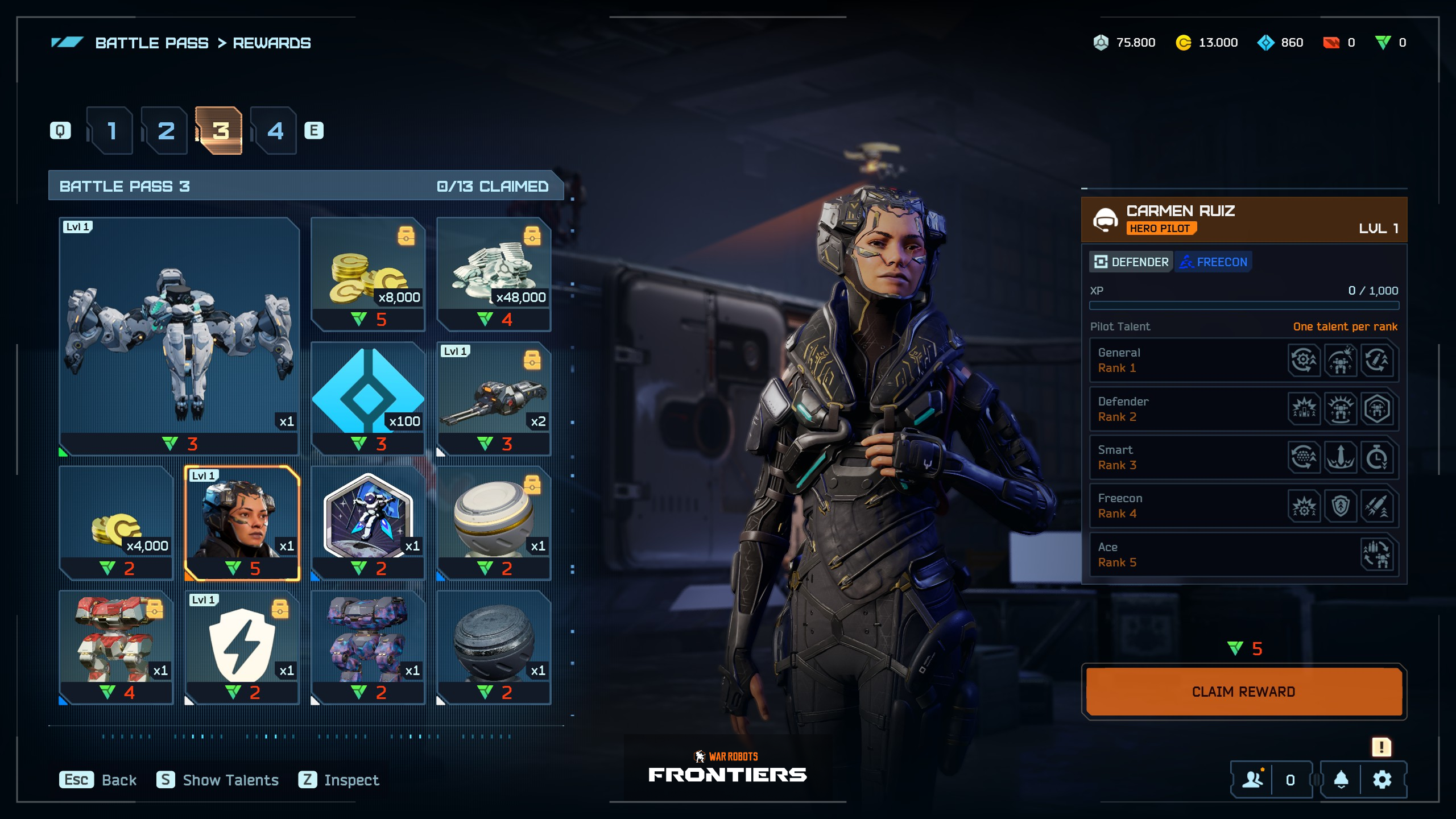Open the notifications bell

coord(1341,780)
